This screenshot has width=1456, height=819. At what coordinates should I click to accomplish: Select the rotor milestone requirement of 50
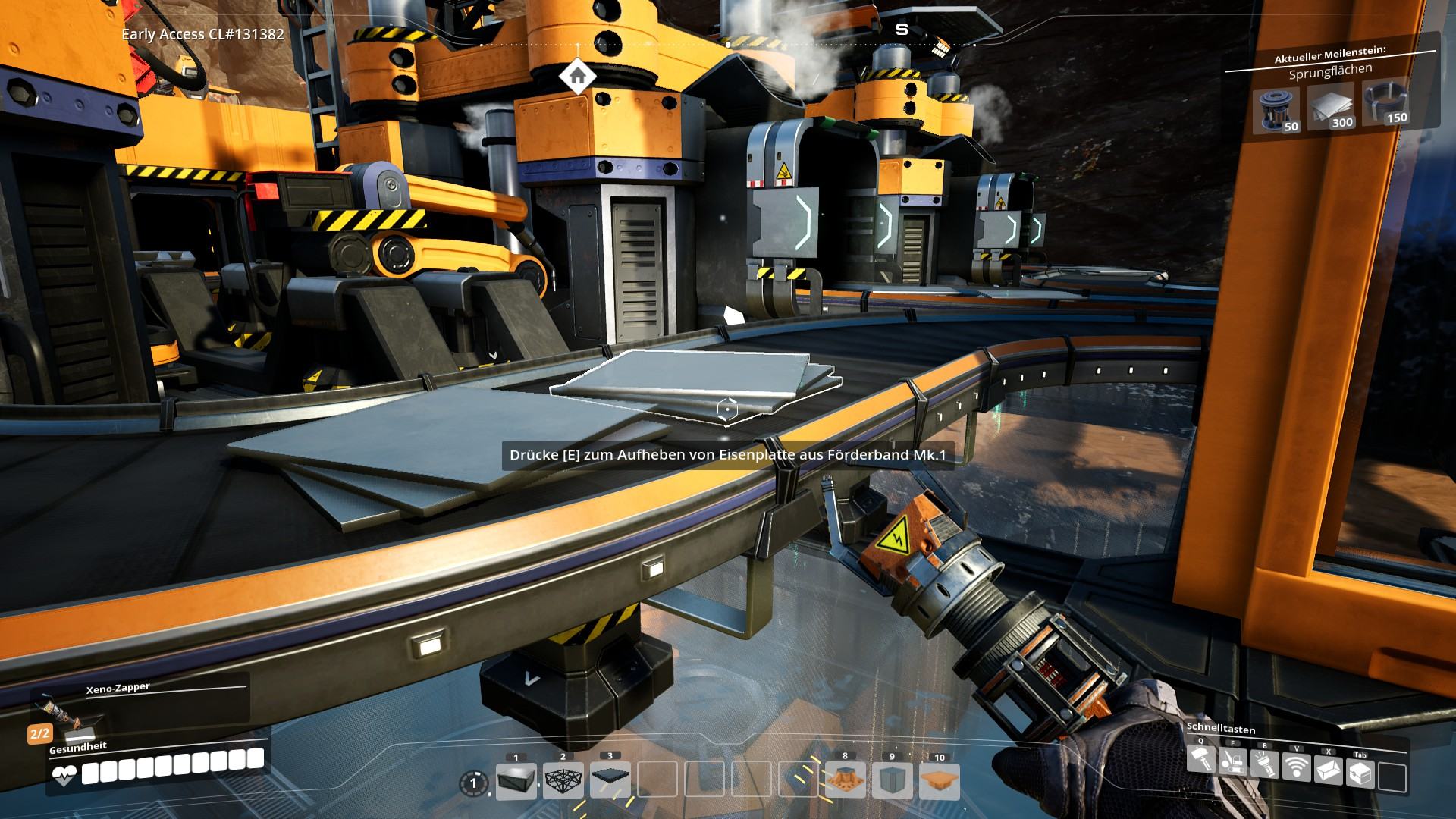(x=1276, y=109)
